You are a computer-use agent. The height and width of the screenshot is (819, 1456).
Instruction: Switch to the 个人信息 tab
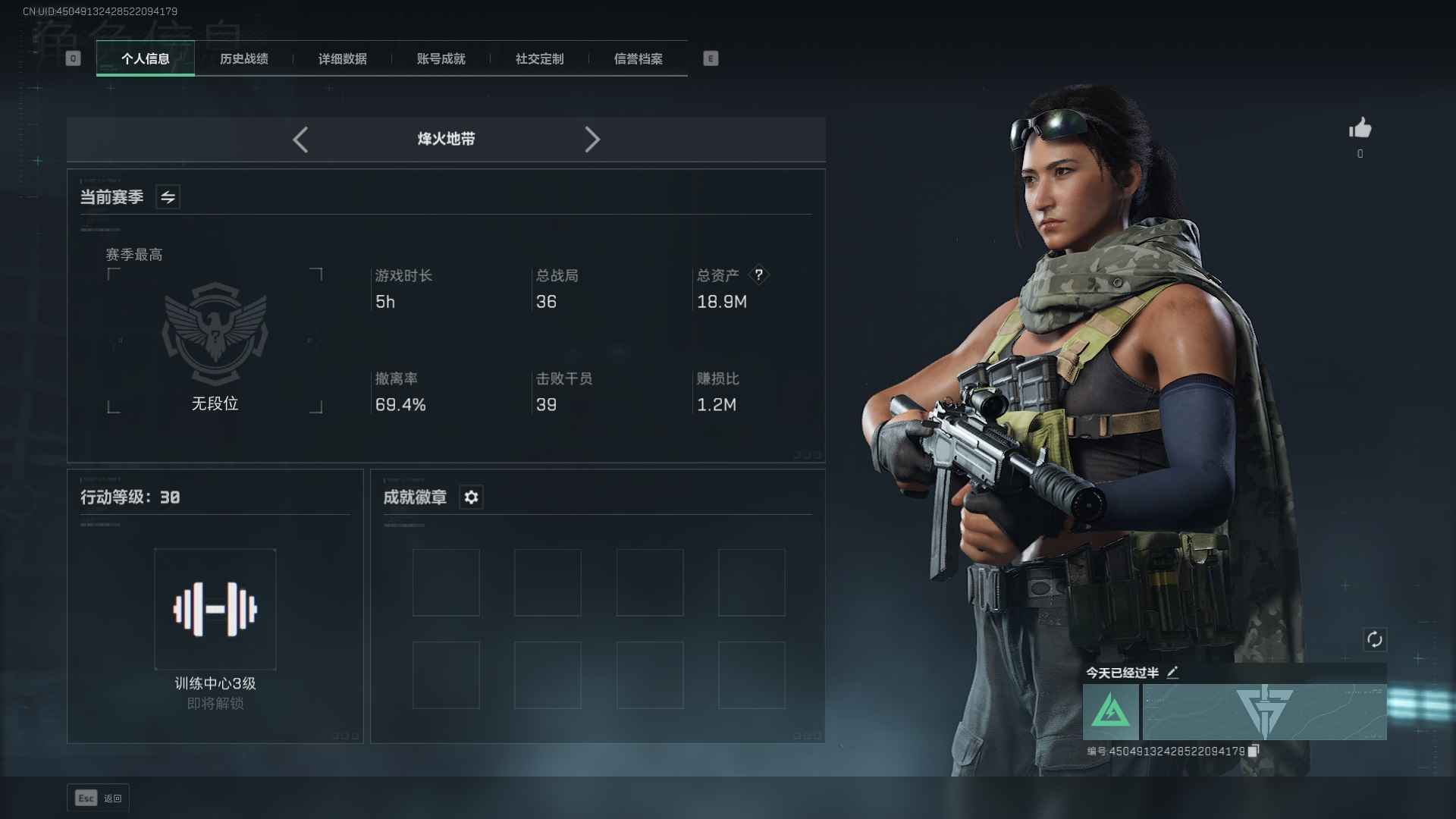click(146, 58)
